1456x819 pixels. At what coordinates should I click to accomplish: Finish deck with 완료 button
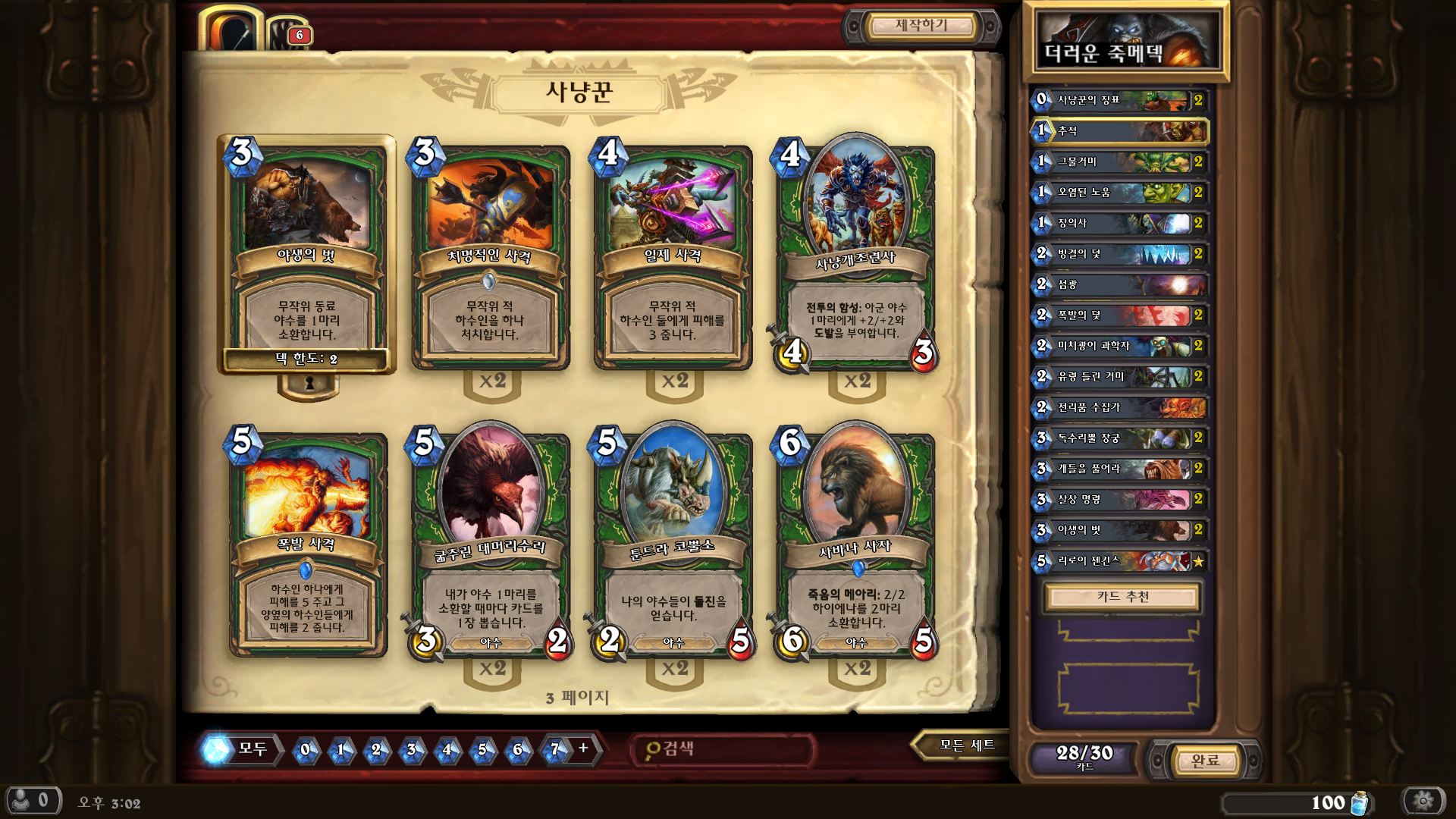[x=1204, y=761]
